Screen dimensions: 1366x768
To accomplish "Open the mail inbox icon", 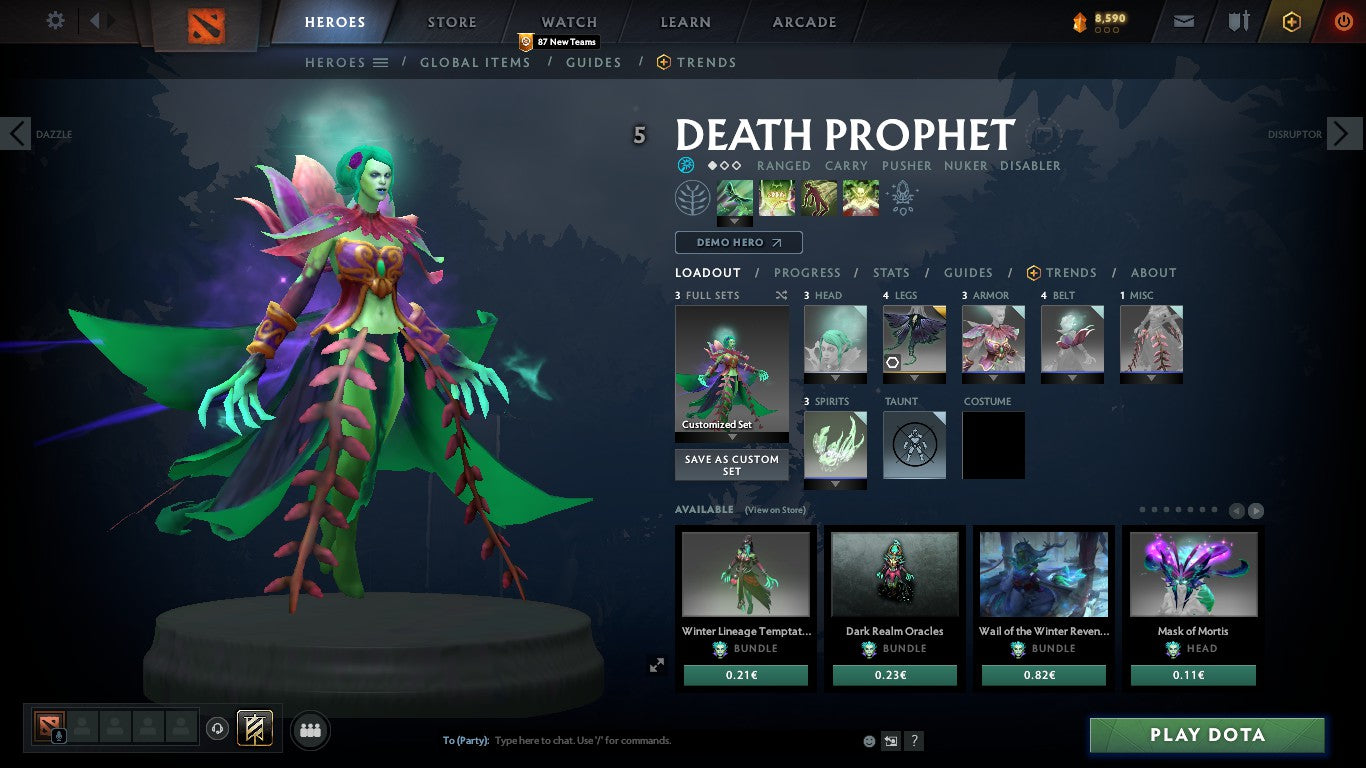I will point(1184,20).
